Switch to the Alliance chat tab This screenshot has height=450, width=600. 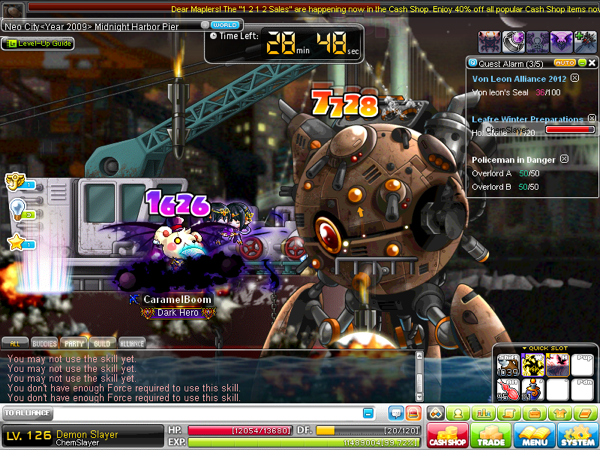tap(132, 342)
